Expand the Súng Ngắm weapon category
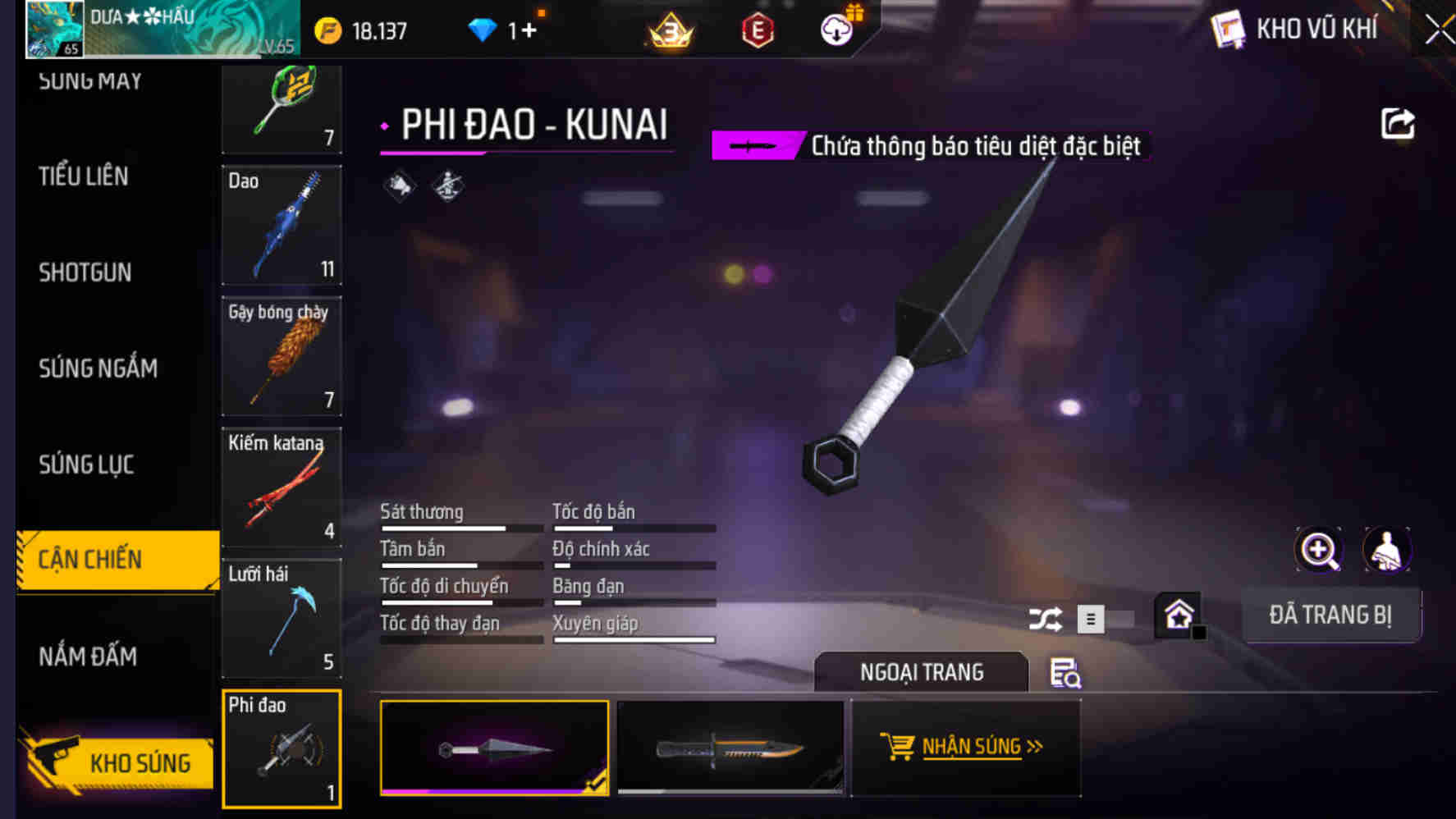 98,368
